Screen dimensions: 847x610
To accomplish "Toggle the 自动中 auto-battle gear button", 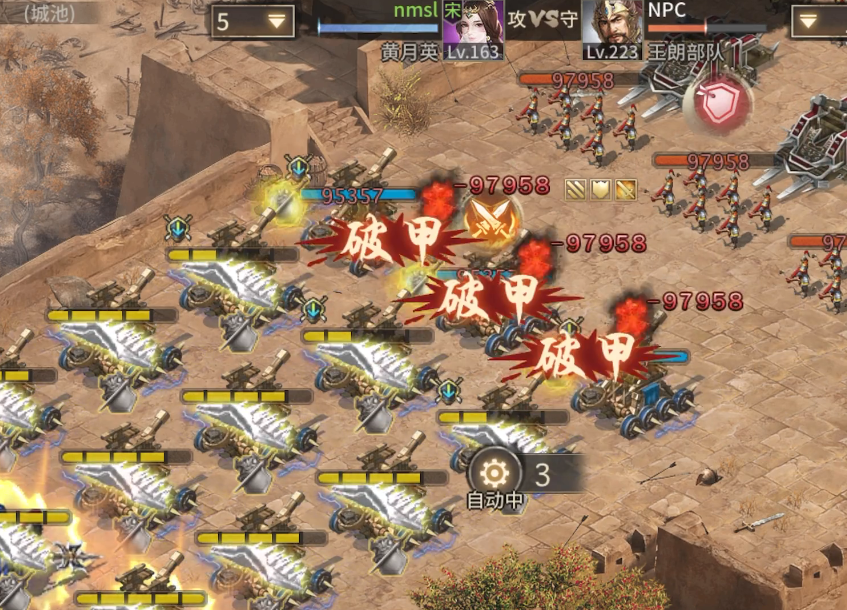I will tap(495, 473).
